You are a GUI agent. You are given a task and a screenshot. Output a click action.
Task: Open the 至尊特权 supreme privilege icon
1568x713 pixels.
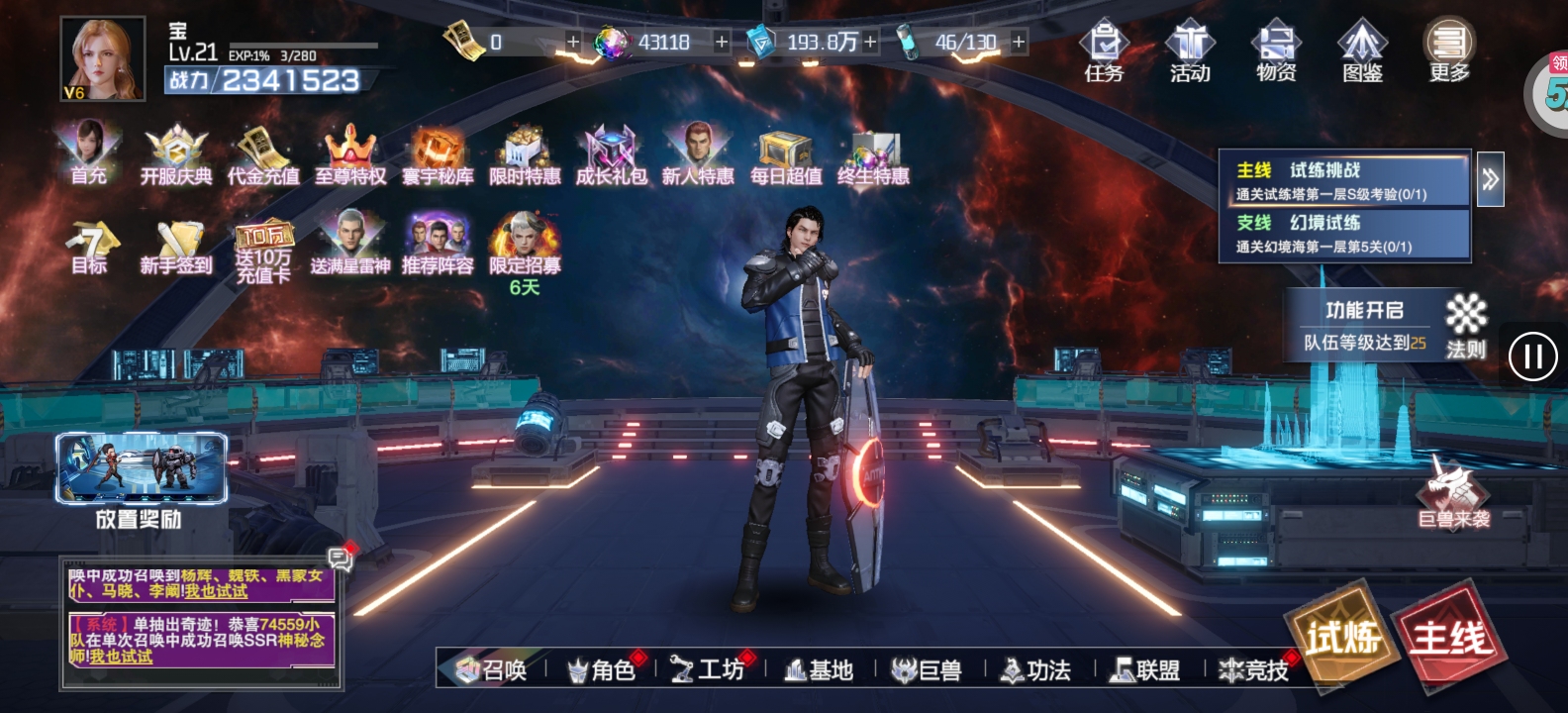tap(350, 154)
